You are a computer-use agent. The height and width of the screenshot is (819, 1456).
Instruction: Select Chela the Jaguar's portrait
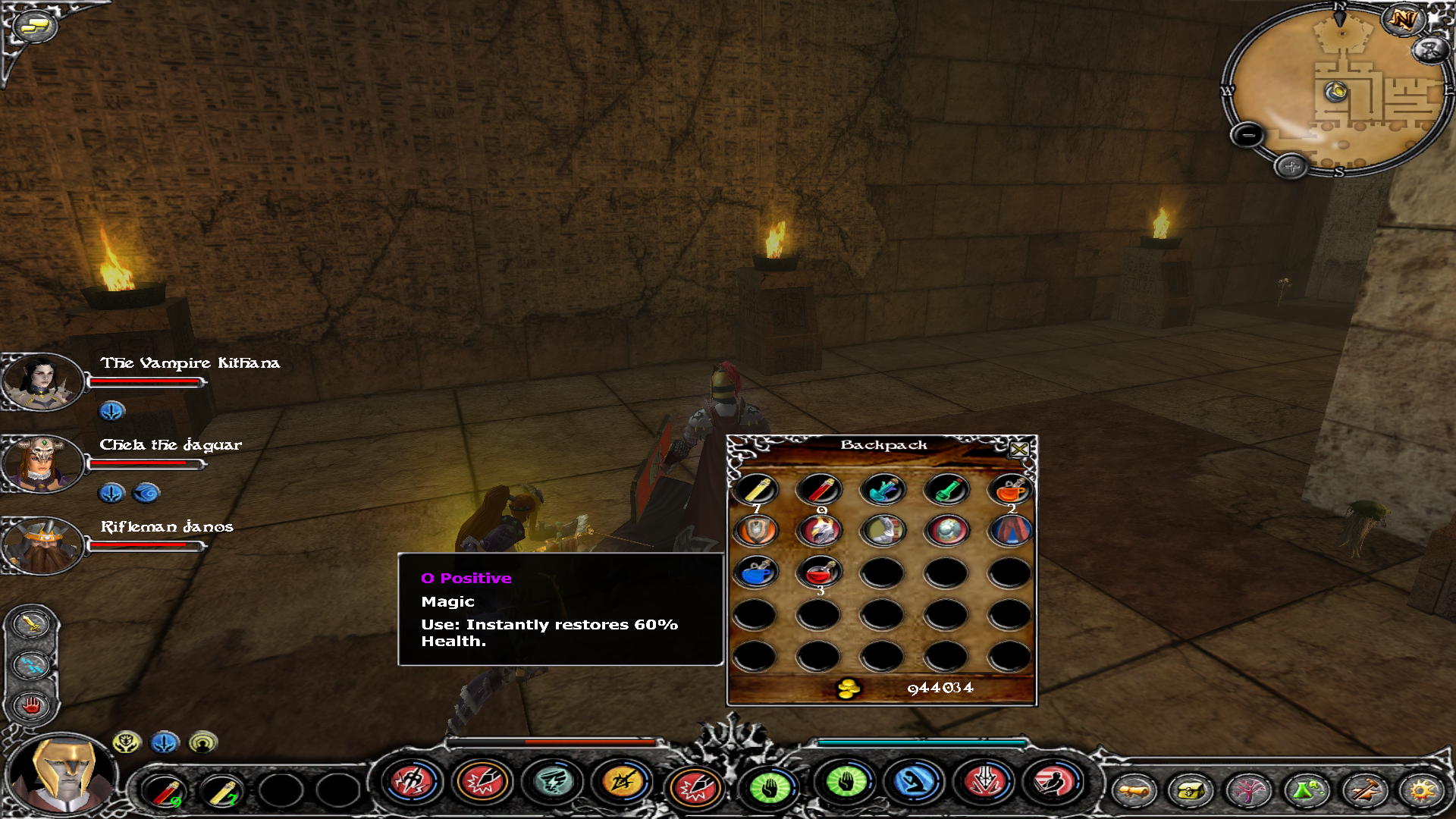[x=42, y=463]
